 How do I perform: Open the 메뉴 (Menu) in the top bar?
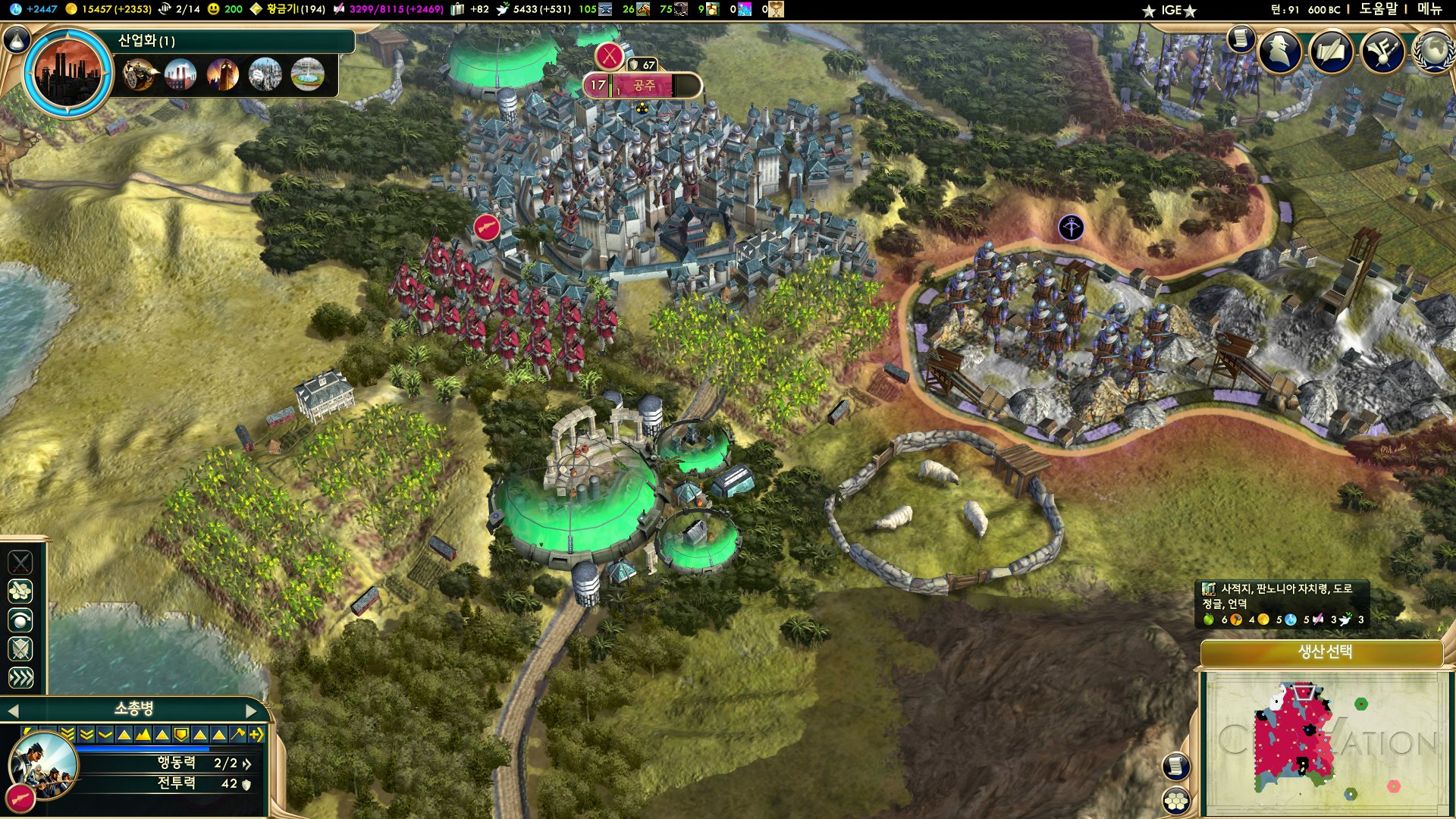click(1429, 9)
